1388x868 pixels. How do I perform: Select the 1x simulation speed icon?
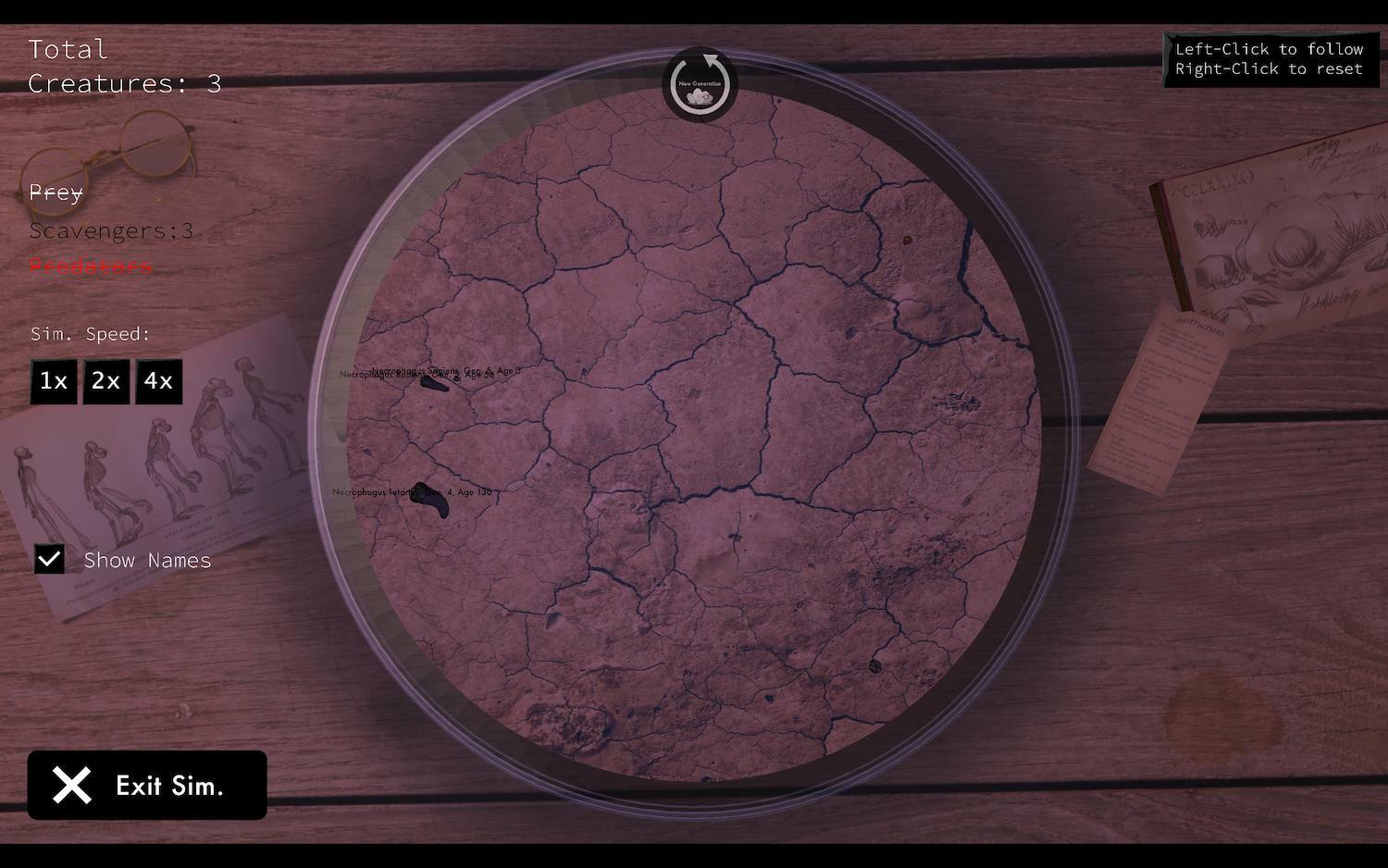pyautogui.click(x=53, y=381)
